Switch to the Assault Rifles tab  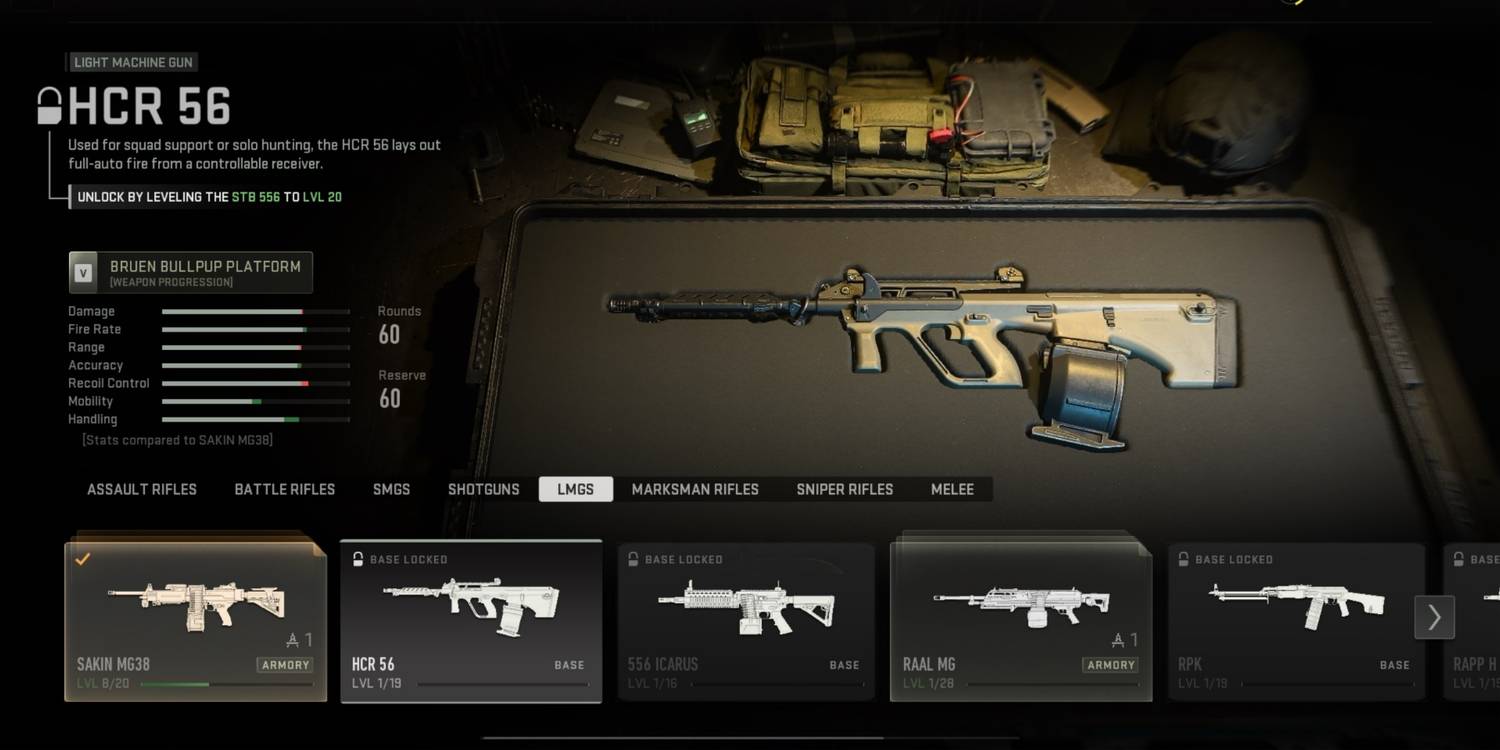tap(142, 489)
